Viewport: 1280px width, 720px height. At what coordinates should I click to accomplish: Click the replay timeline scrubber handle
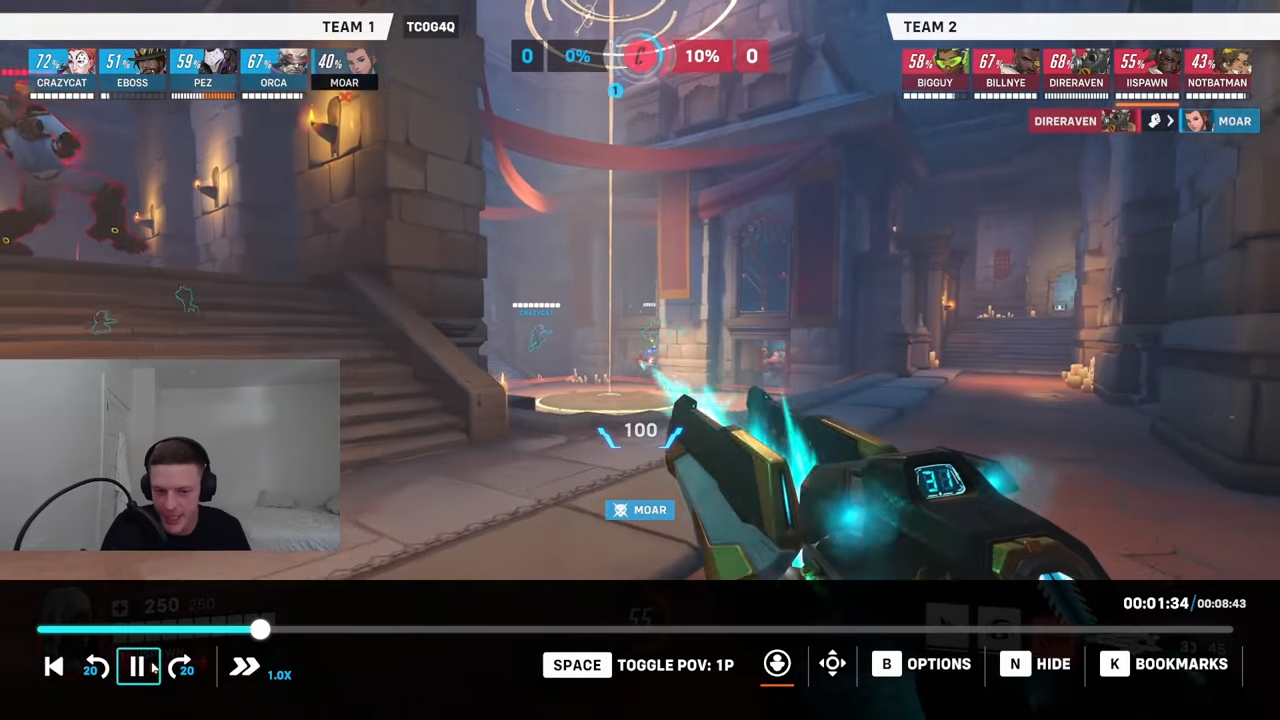tap(260, 629)
